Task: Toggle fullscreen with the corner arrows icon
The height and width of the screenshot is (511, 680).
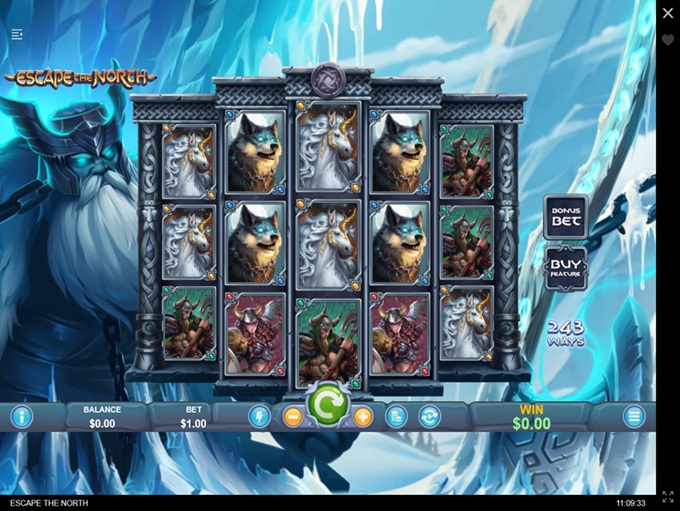Action: pyautogui.click(x=668, y=497)
